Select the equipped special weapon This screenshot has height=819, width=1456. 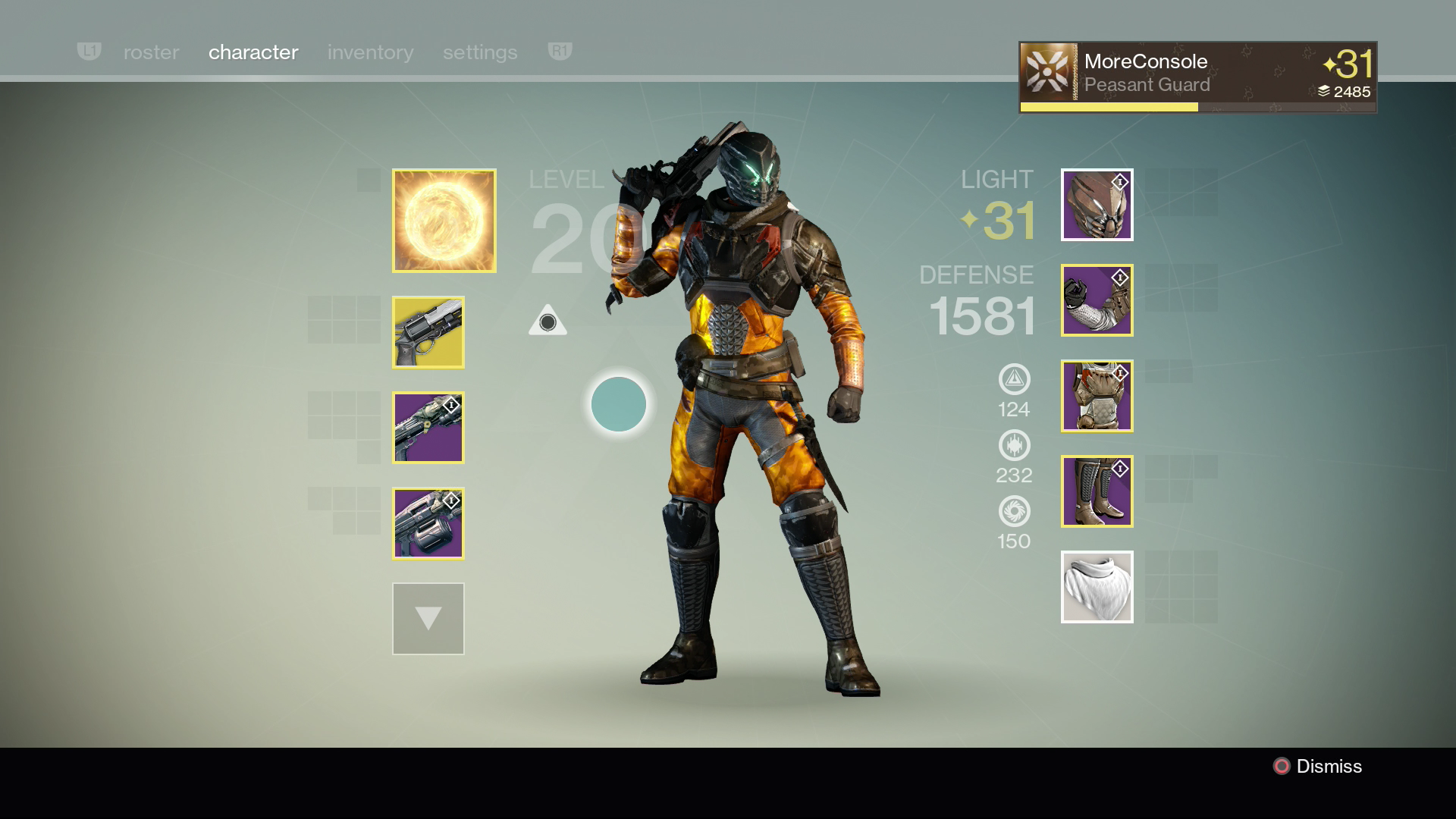(x=428, y=428)
